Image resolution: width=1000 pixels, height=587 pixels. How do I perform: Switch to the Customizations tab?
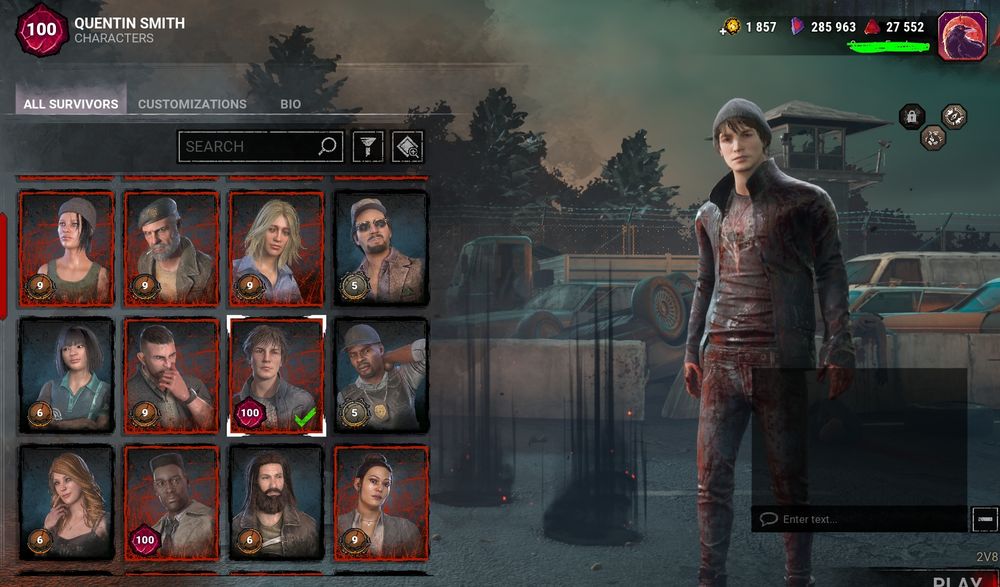(x=192, y=104)
